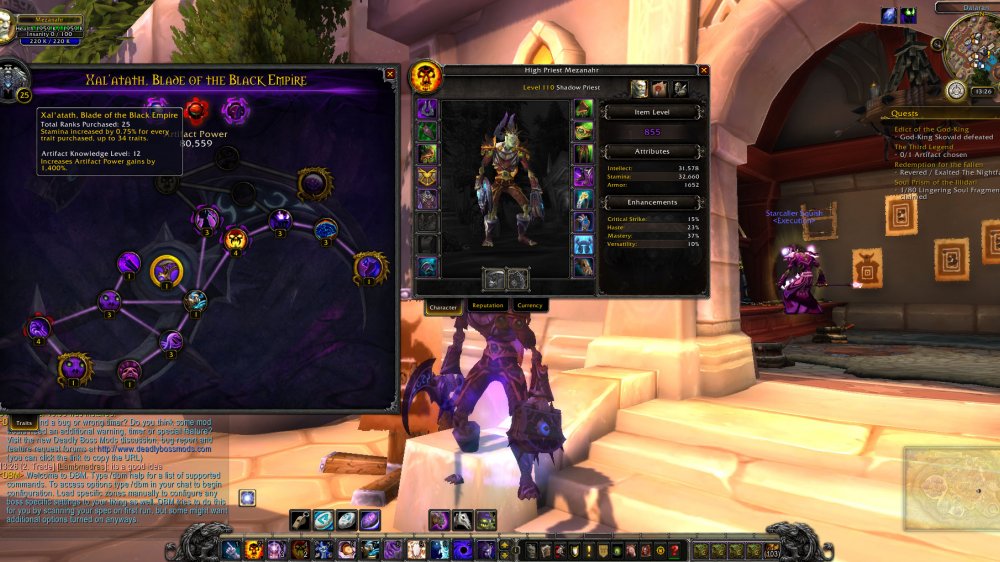This screenshot has height=562, width=1000.
Task: Open the Currency tab
Action: (529, 306)
